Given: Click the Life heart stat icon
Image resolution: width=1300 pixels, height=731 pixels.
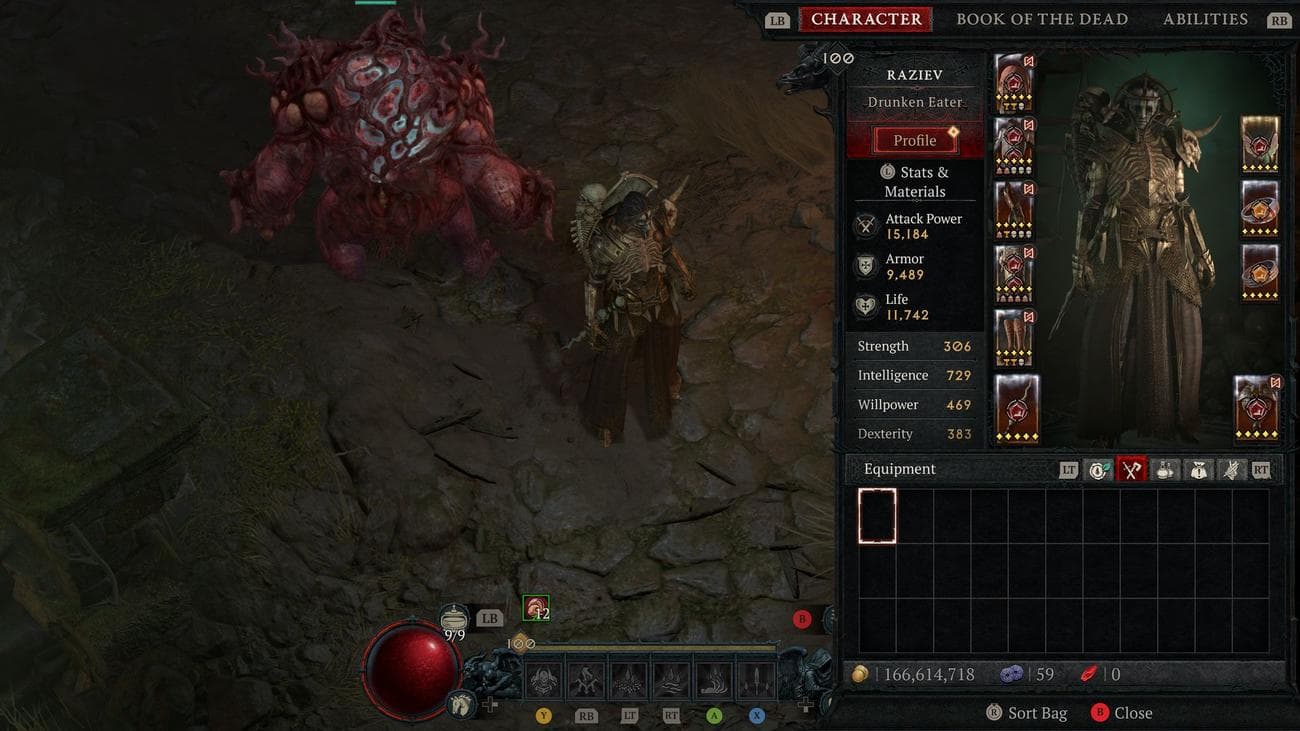Looking at the screenshot, I should click(865, 306).
